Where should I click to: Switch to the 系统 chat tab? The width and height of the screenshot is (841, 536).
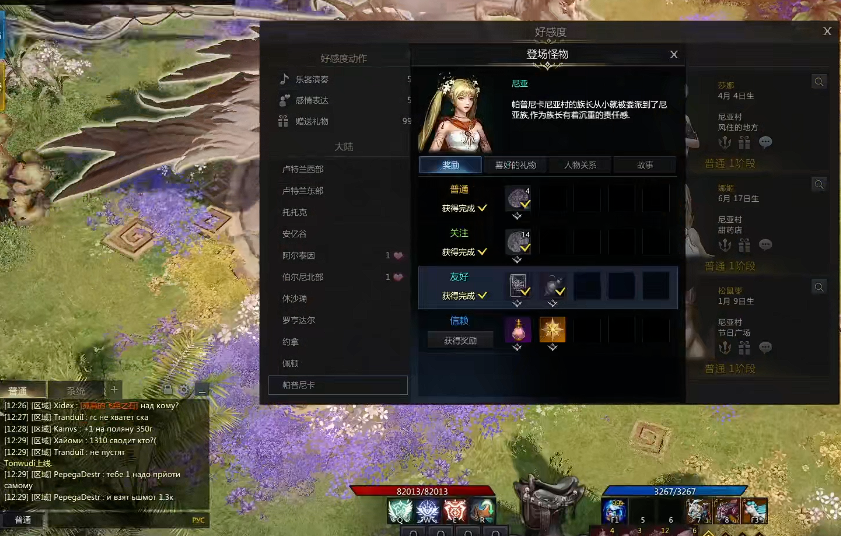coord(76,390)
